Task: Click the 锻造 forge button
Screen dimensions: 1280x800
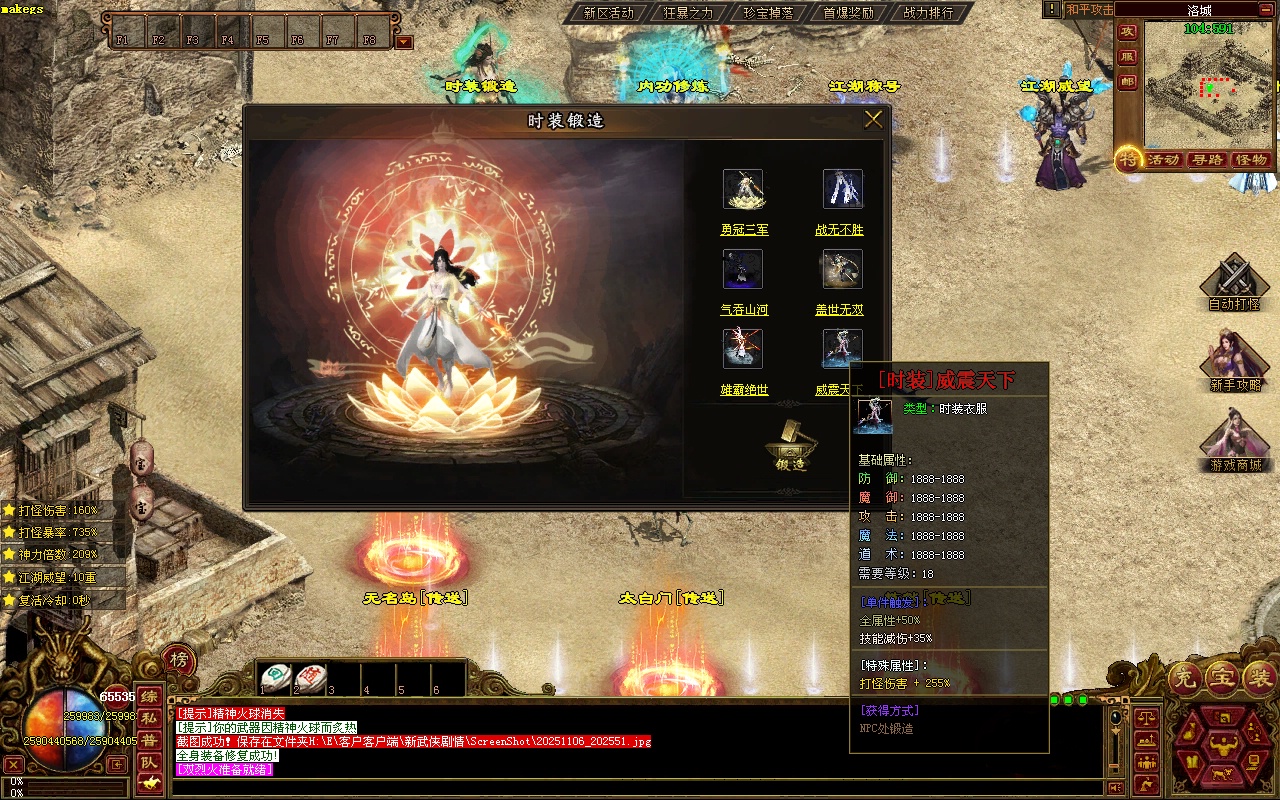Action: click(790, 446)
